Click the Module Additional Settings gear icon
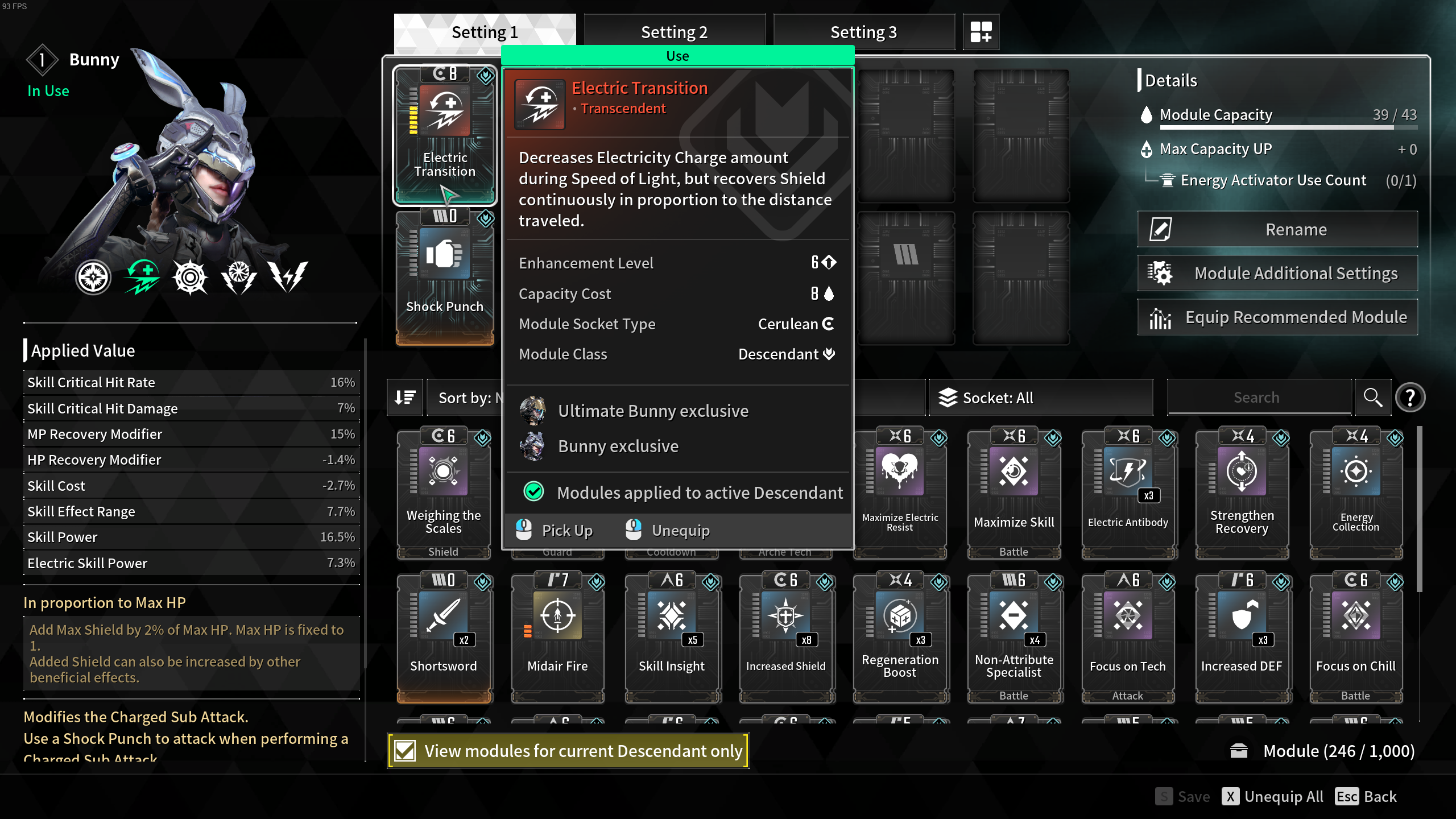 click(1161, 272)
